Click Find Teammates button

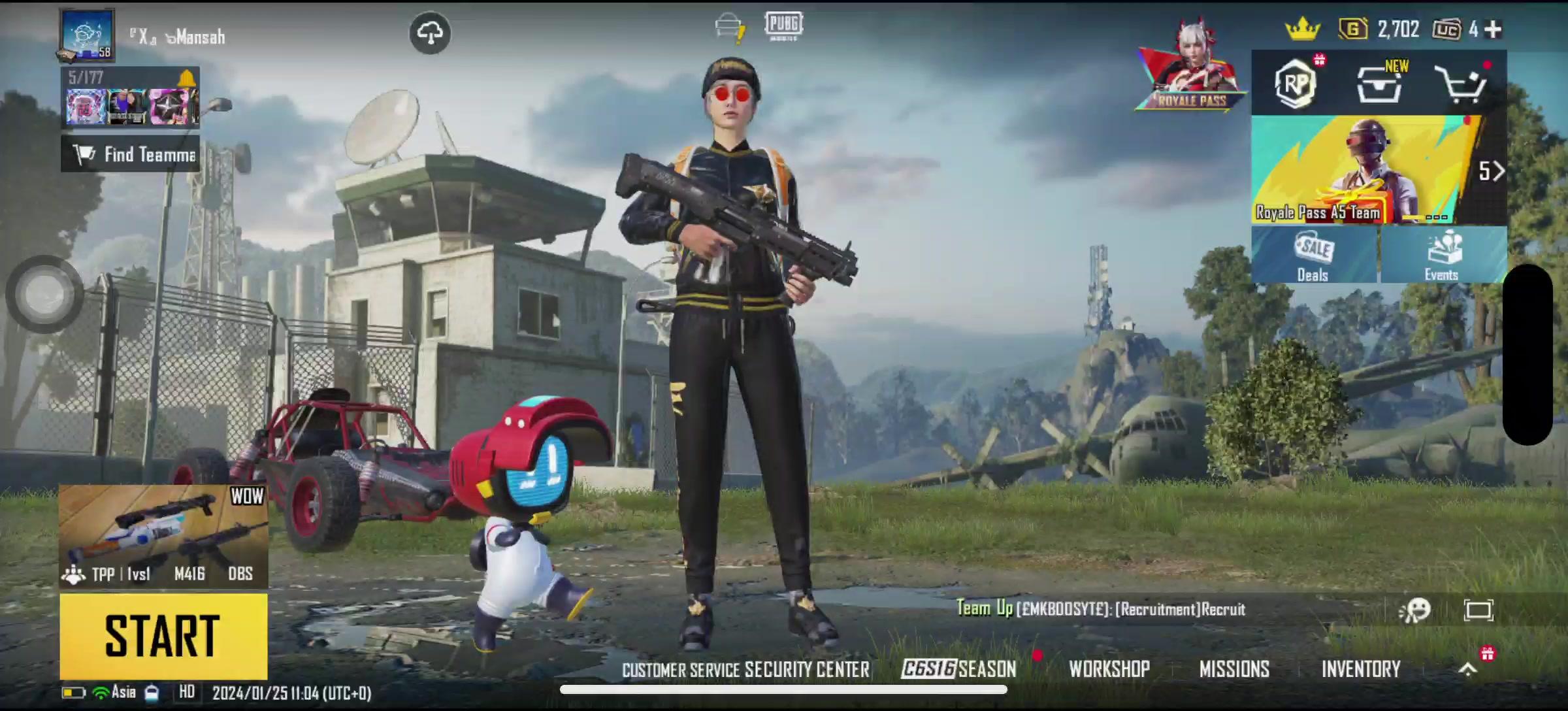point(131,155)
